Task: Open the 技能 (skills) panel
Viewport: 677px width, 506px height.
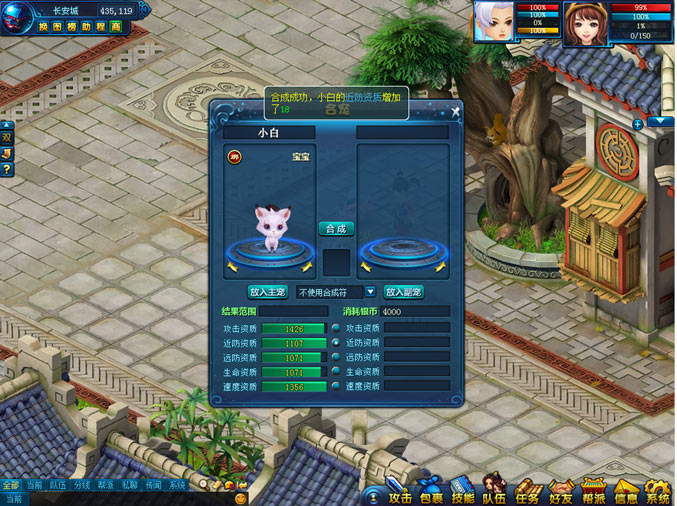Action: (462, 495)
